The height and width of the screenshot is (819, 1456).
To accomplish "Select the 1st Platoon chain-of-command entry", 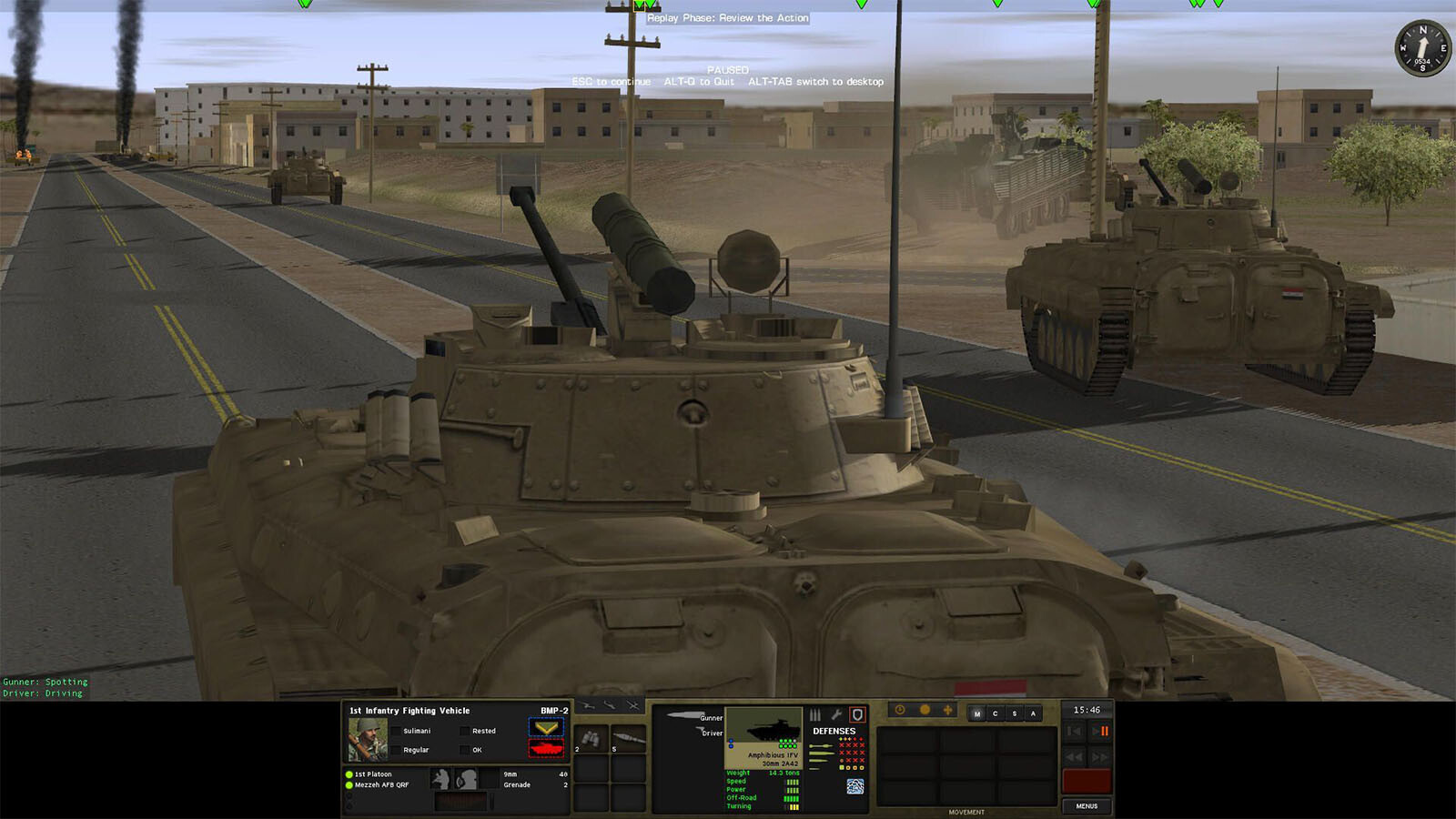I will 373,774.
